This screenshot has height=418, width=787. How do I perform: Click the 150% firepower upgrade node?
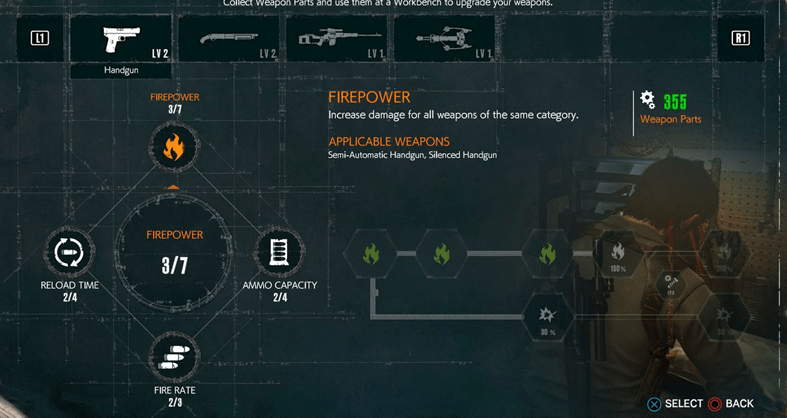(x=617, y=254)
